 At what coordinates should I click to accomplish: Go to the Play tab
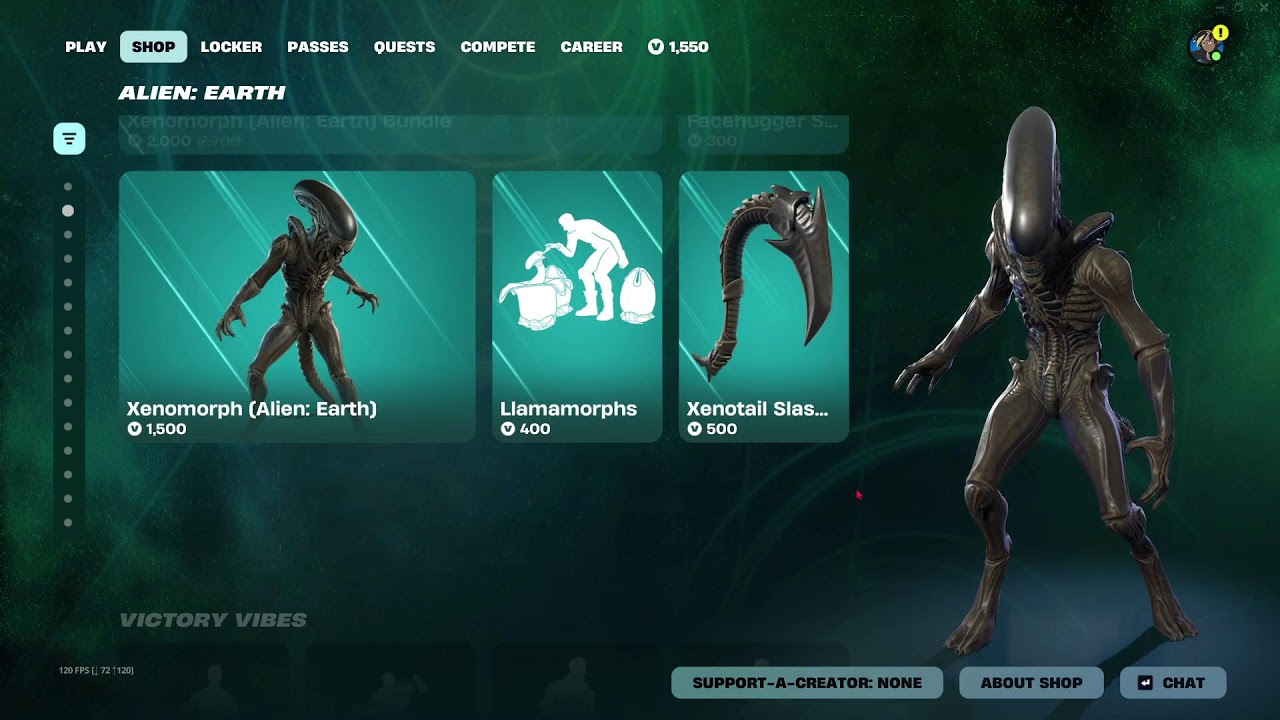coord(86,47)
